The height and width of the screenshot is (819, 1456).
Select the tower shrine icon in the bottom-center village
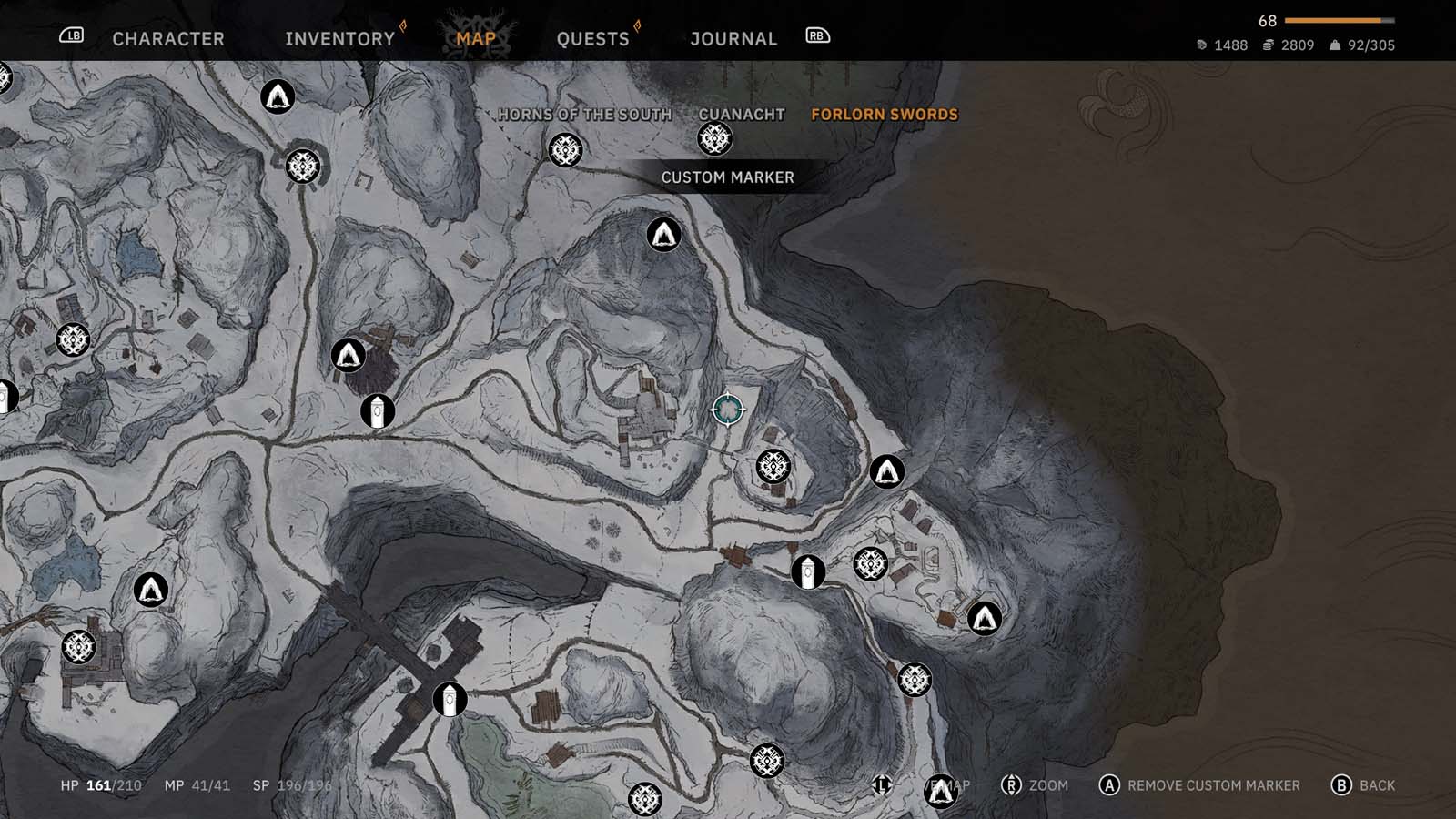pyautogui.click(x=449, y=700)
